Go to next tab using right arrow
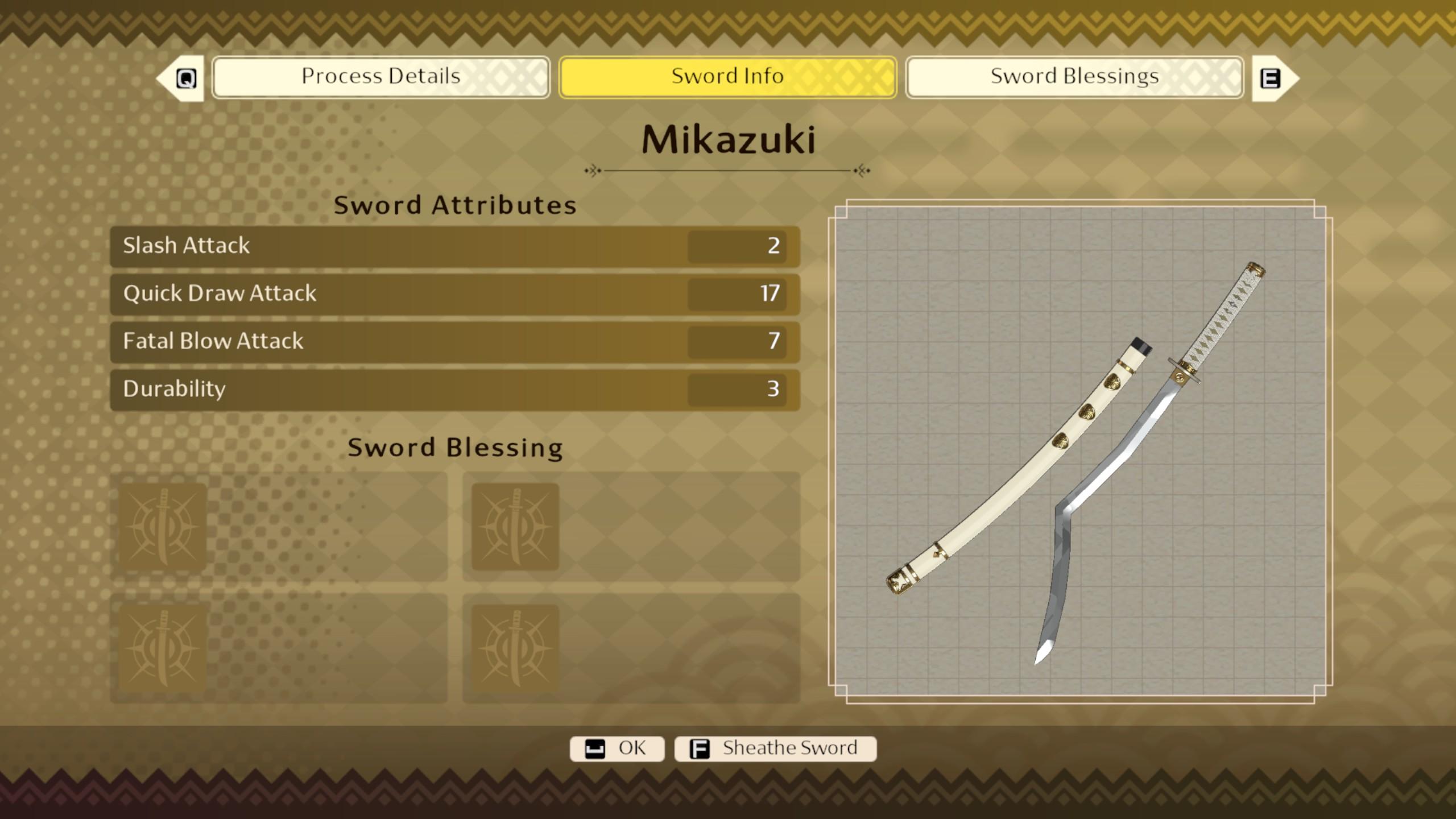The image size is (1456, 819). (x=1275, y=78)
